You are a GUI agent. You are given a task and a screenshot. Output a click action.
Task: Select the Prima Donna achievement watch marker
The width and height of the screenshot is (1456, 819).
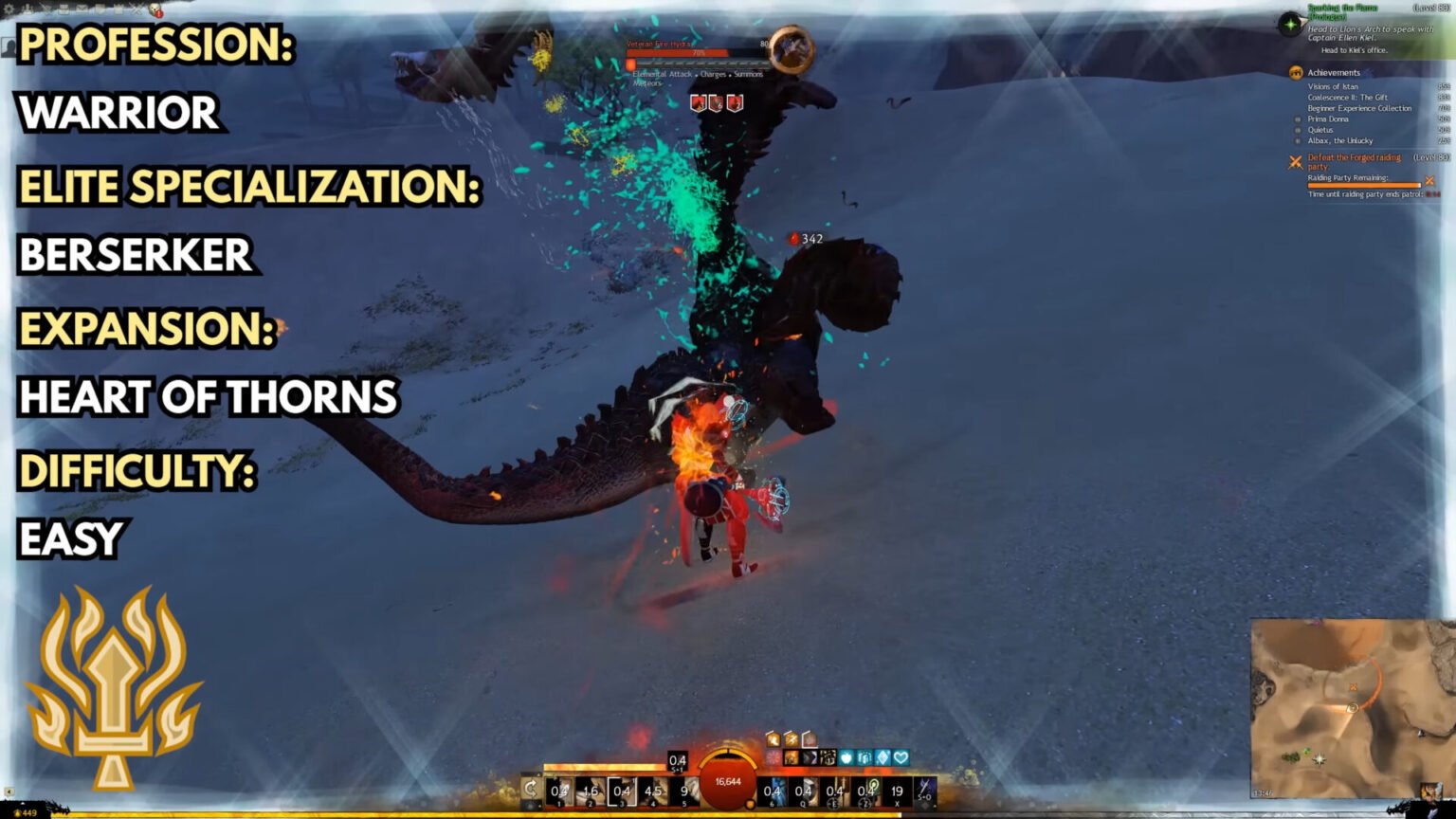(1298, 118)
